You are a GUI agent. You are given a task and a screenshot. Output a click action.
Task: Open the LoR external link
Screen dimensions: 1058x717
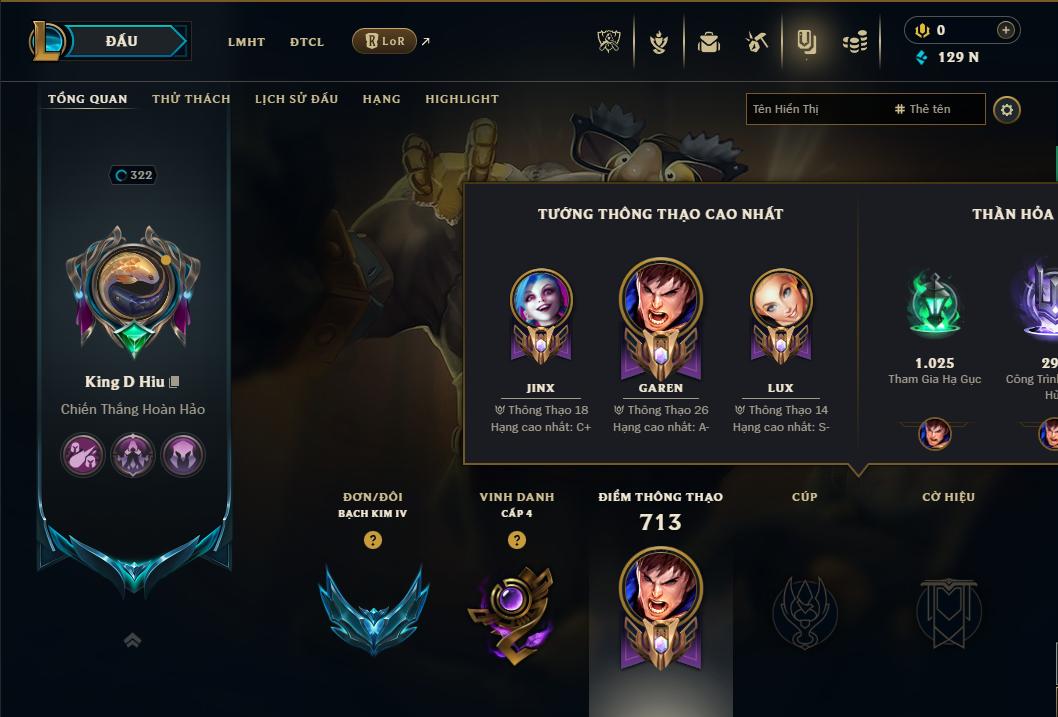[385, 41]
